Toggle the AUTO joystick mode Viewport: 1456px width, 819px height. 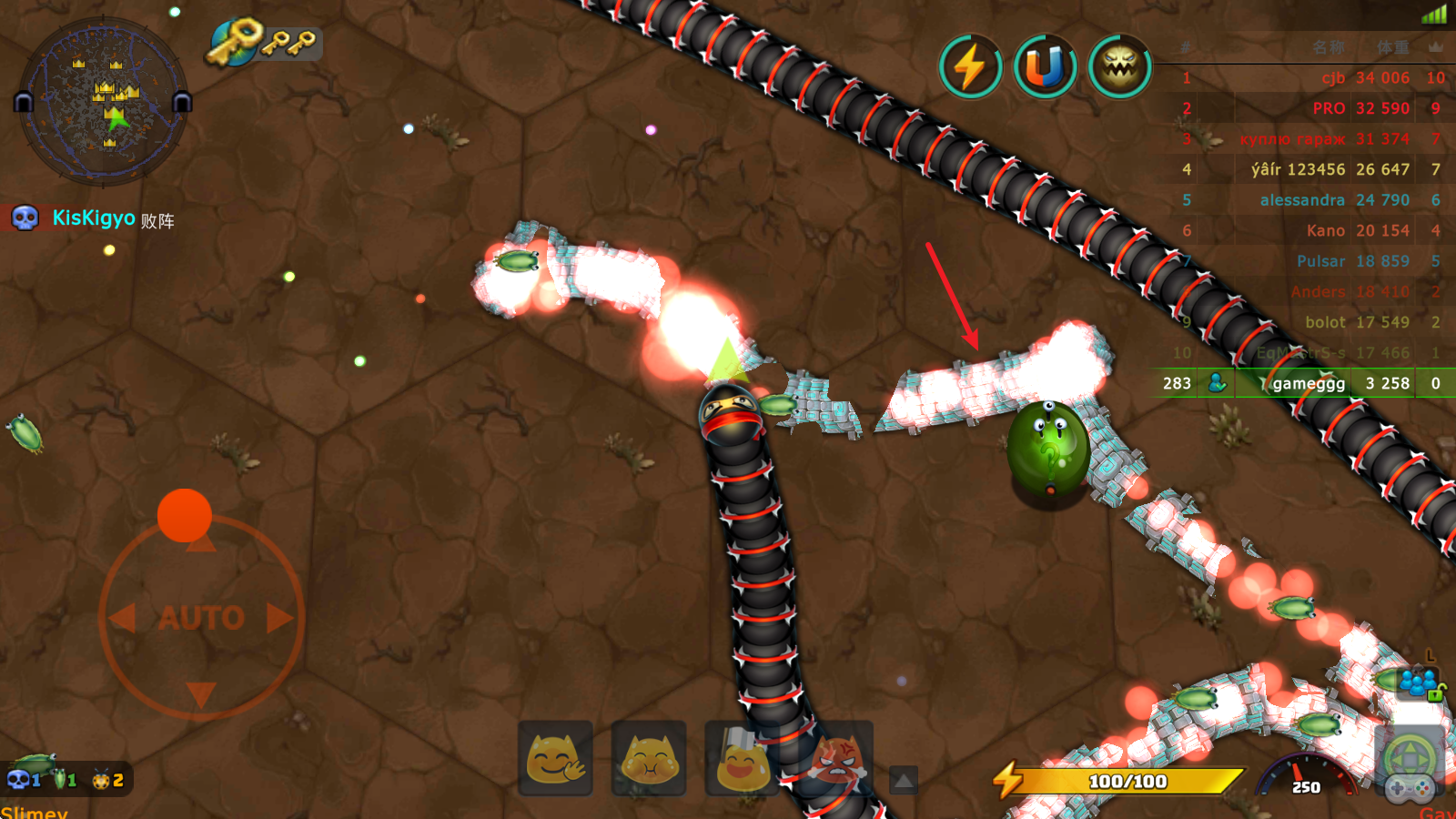(x=201, y=619)
